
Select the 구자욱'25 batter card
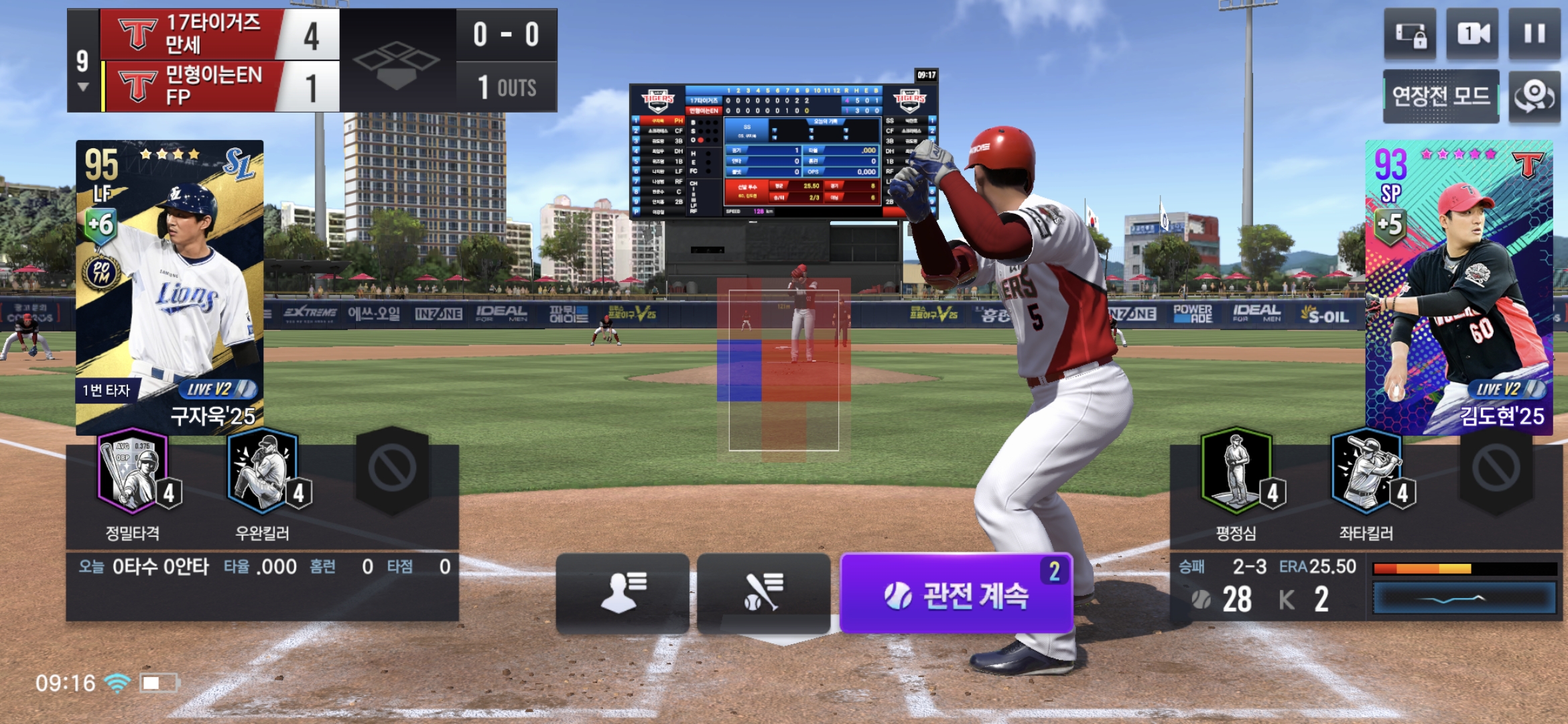pyautogui.click(x=170, y=287)
